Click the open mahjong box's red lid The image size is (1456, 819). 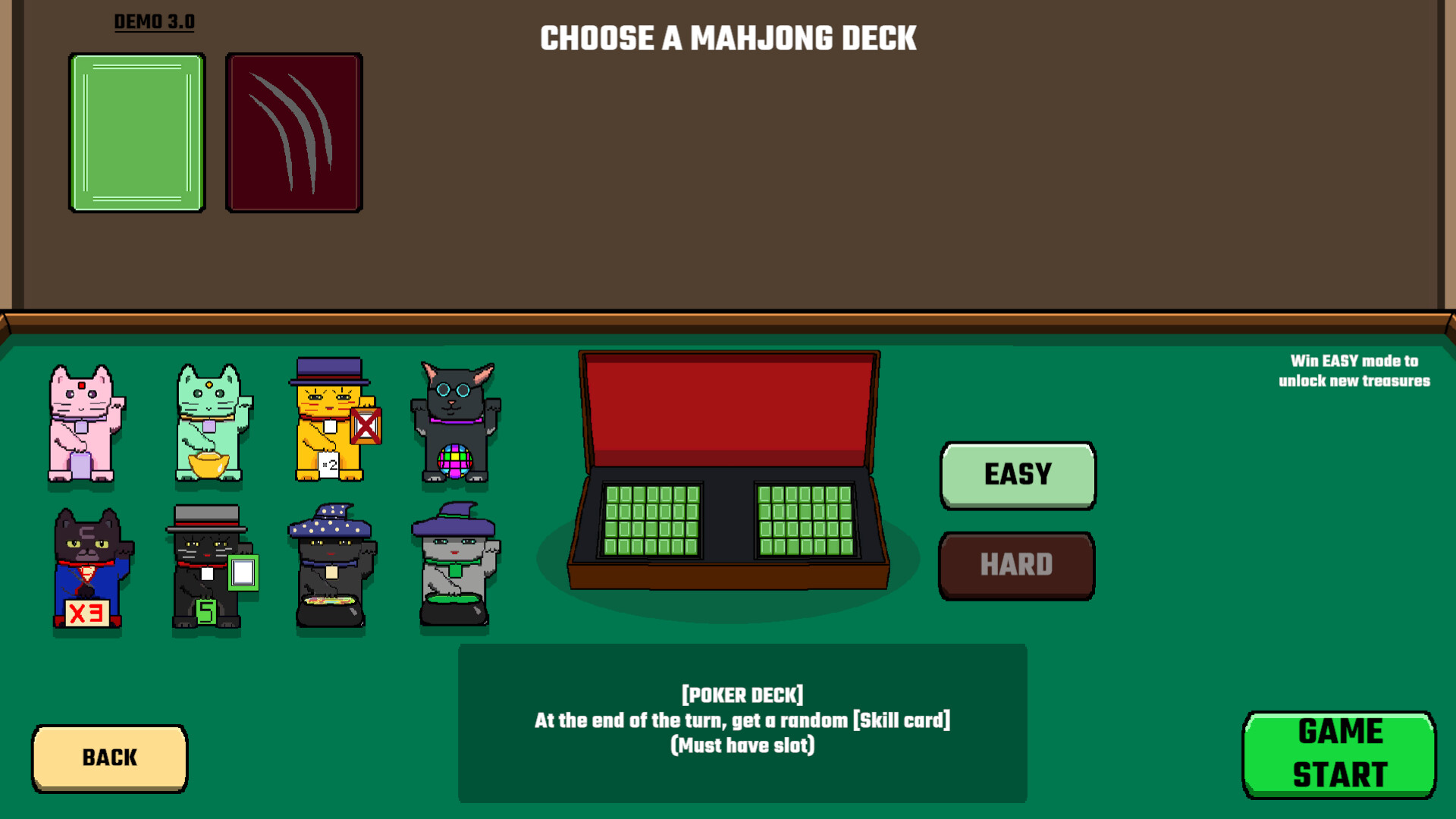pyautogui.click(x=728, y=409)
